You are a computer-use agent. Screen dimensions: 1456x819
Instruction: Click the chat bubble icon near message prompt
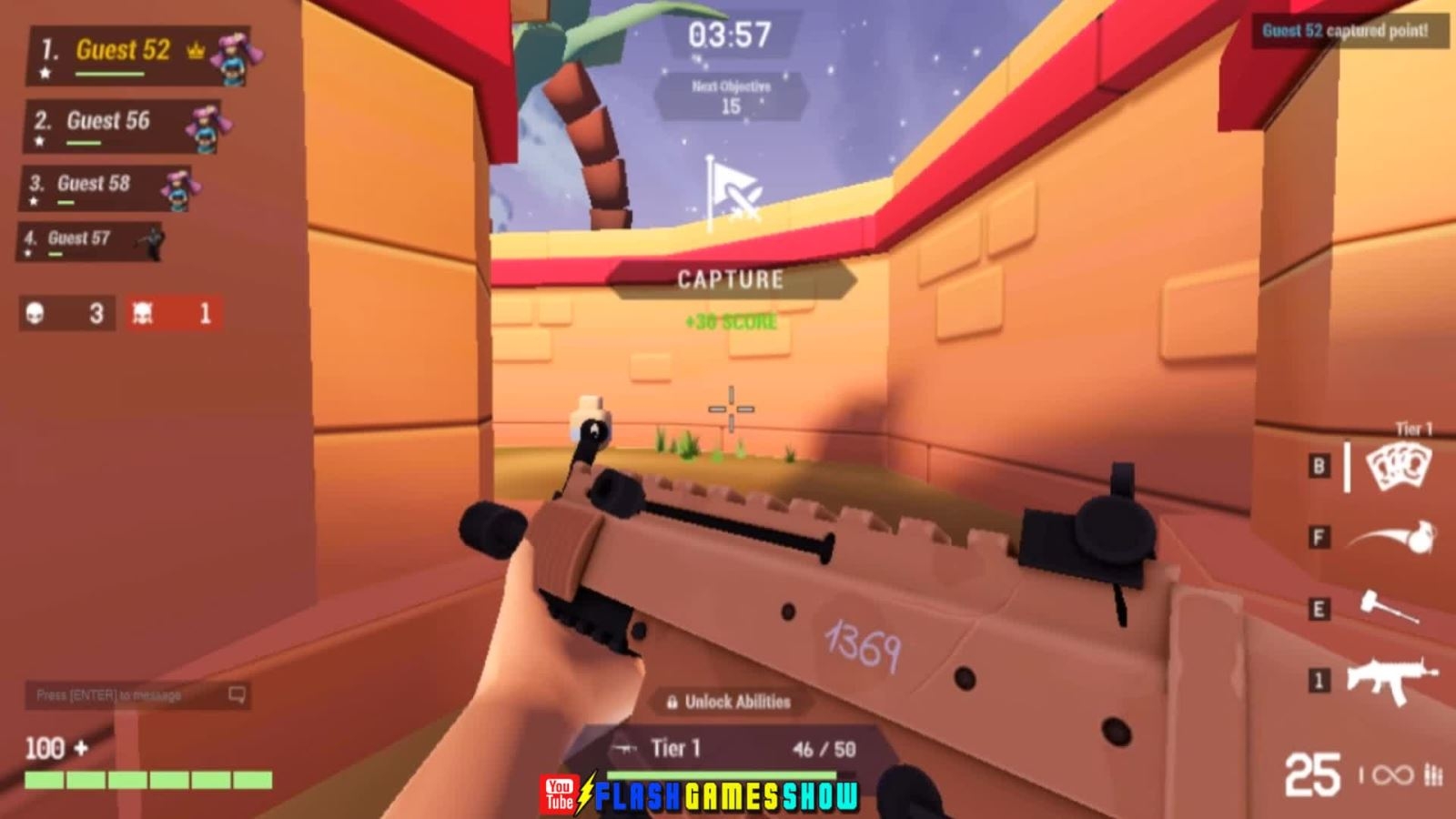238,693
